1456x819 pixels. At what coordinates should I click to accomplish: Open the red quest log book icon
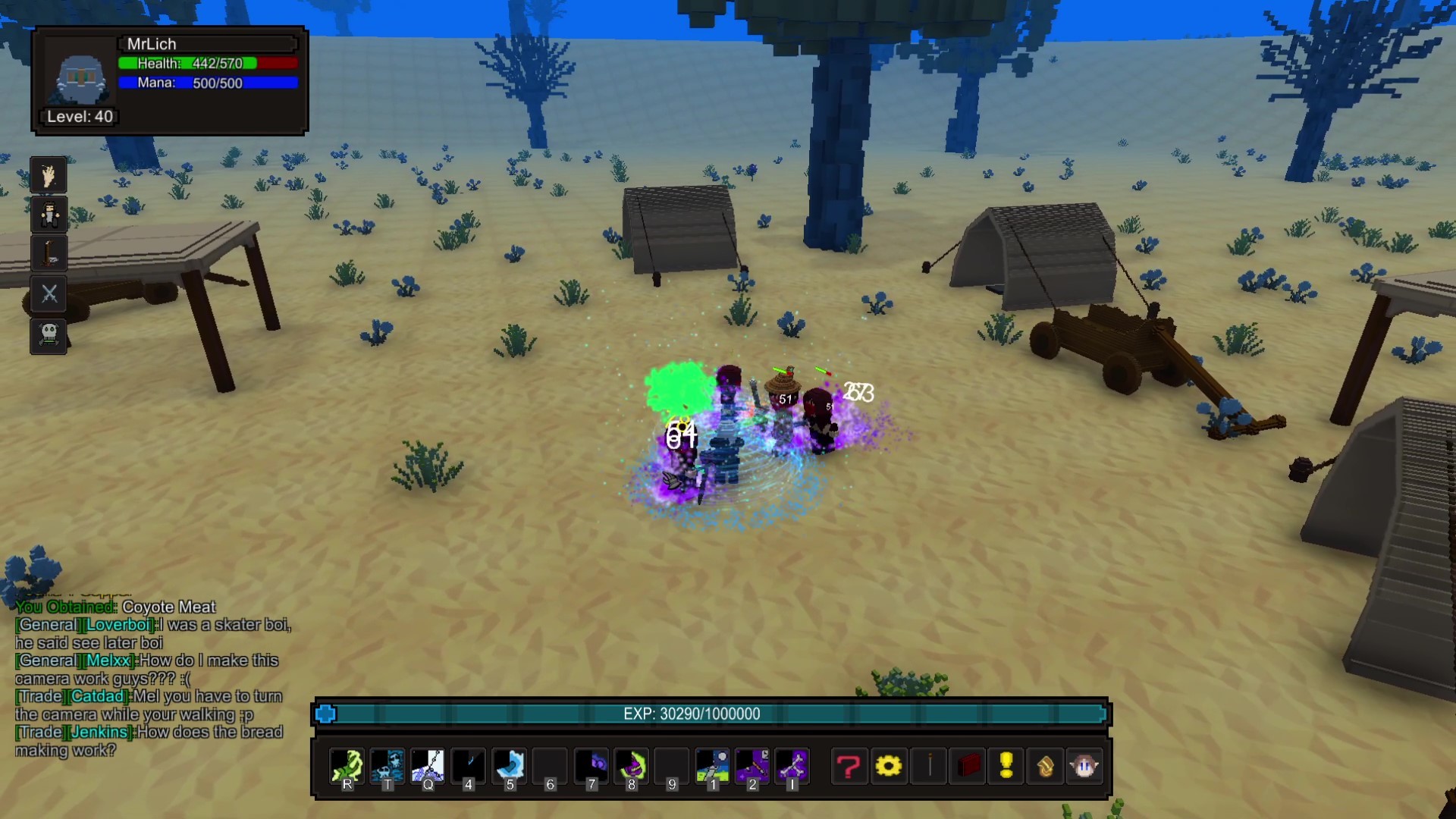point(969,766)
